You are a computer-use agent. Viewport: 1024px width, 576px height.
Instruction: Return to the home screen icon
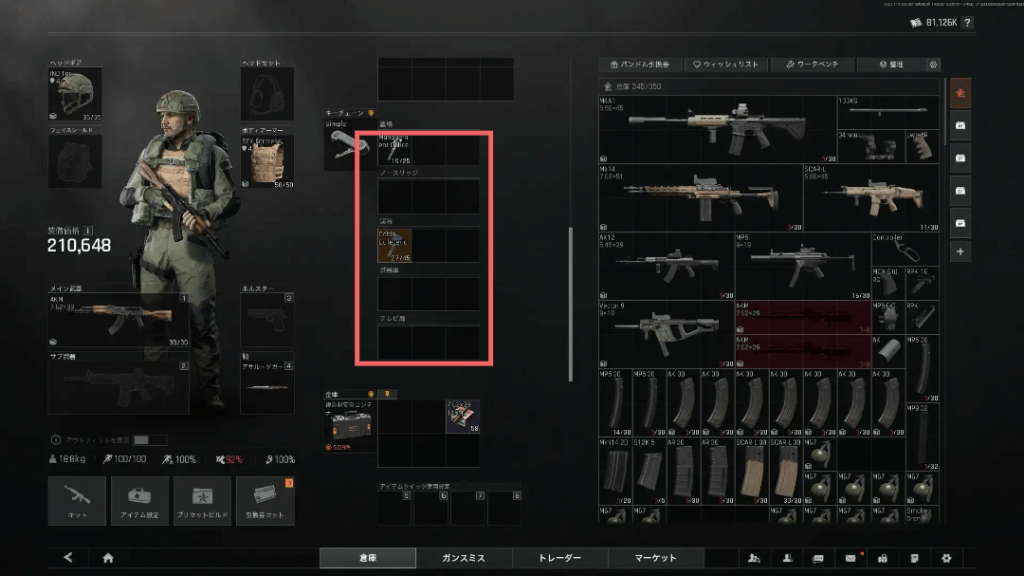108,558
